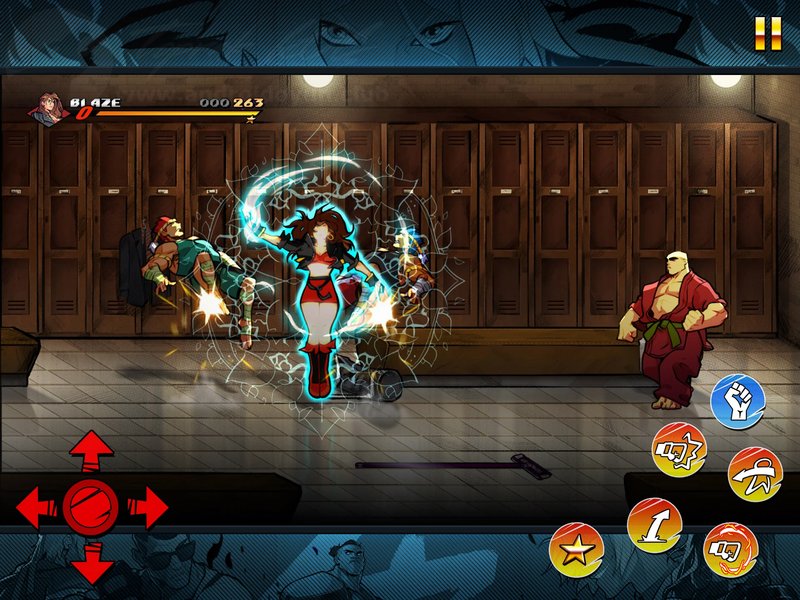The height and width of the screenshot is (600, 800).
Task: Tap the red left arrow on the D-pad
Action: (36, 508)
